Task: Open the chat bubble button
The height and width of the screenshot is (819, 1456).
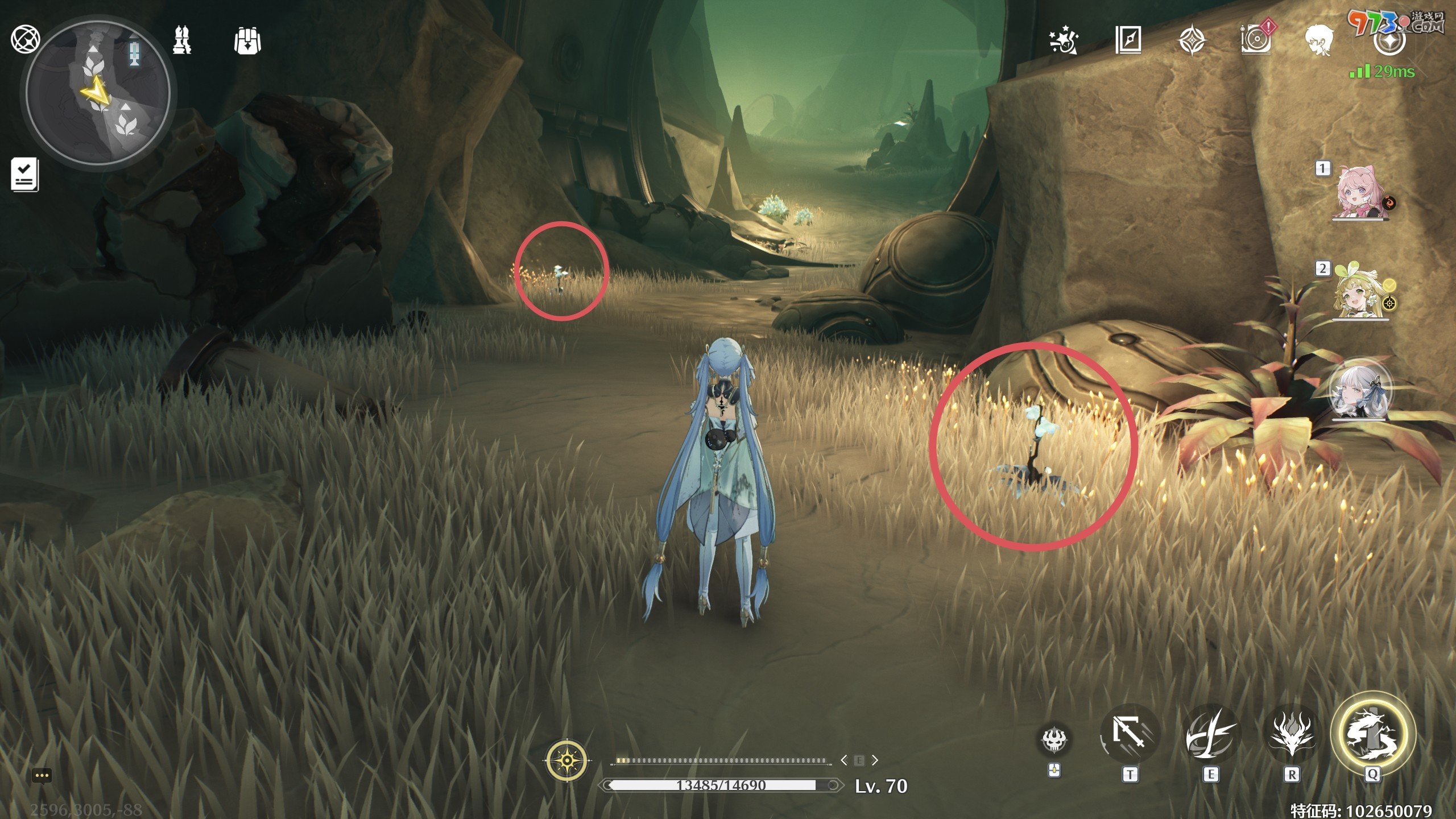Action: (42, 776)
